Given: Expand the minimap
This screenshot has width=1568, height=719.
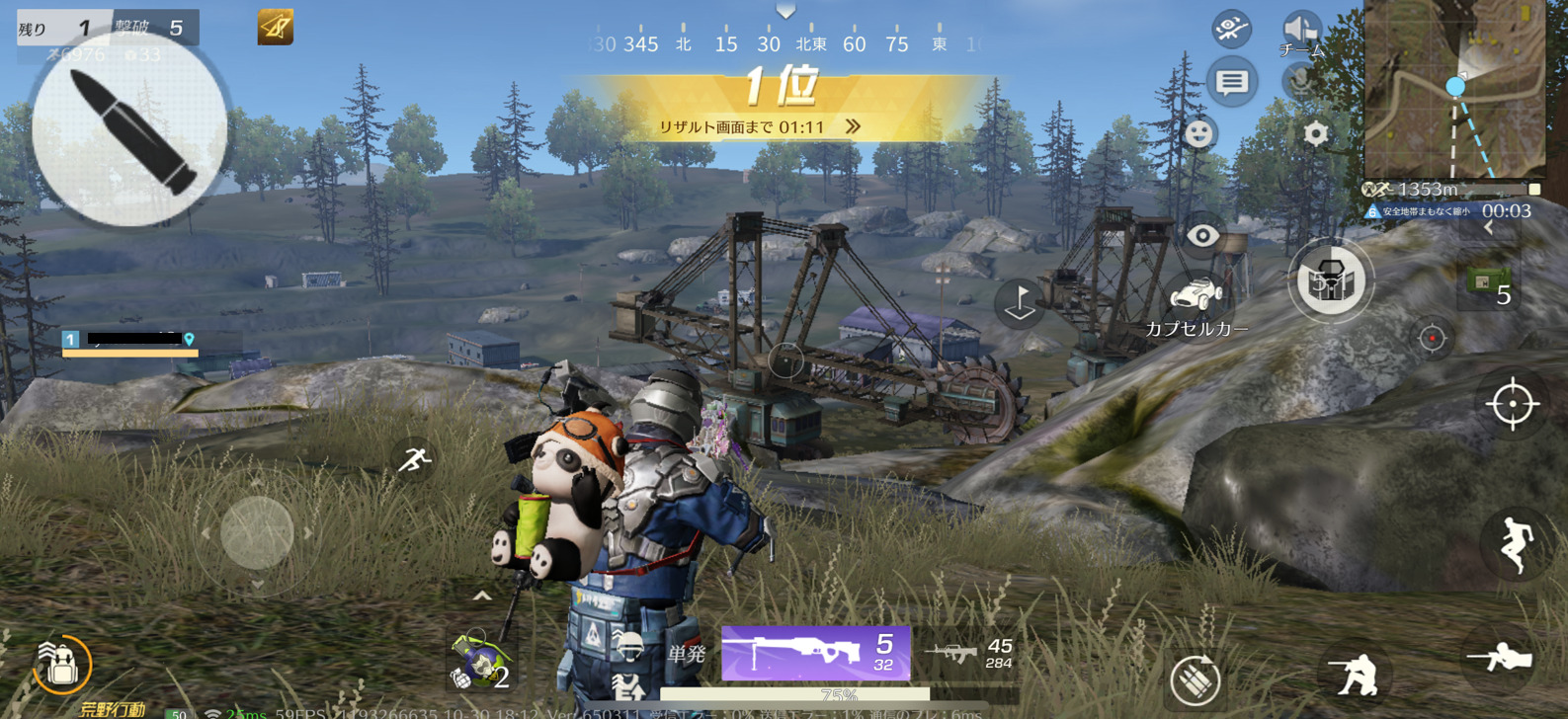Looking at the screenshot, I should tap(1453, 89).
